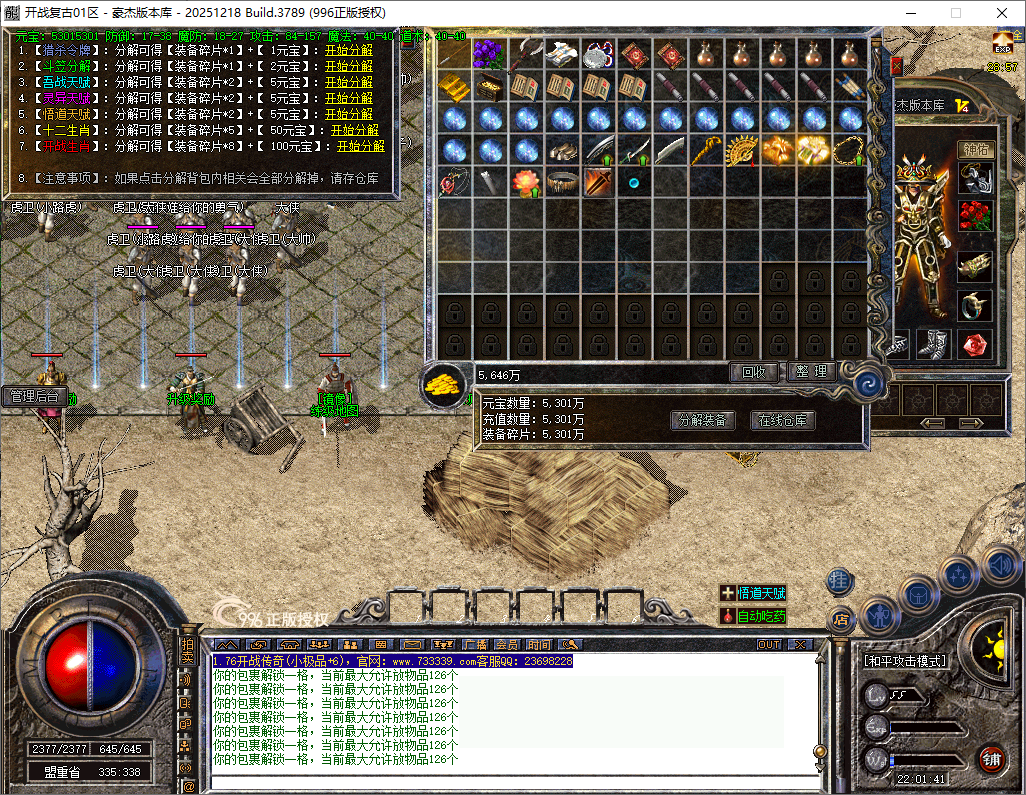This screenshot has height=795, width=1026.
Task: Select the treasure chest item in the bag
Action: (x=489, y=87)
